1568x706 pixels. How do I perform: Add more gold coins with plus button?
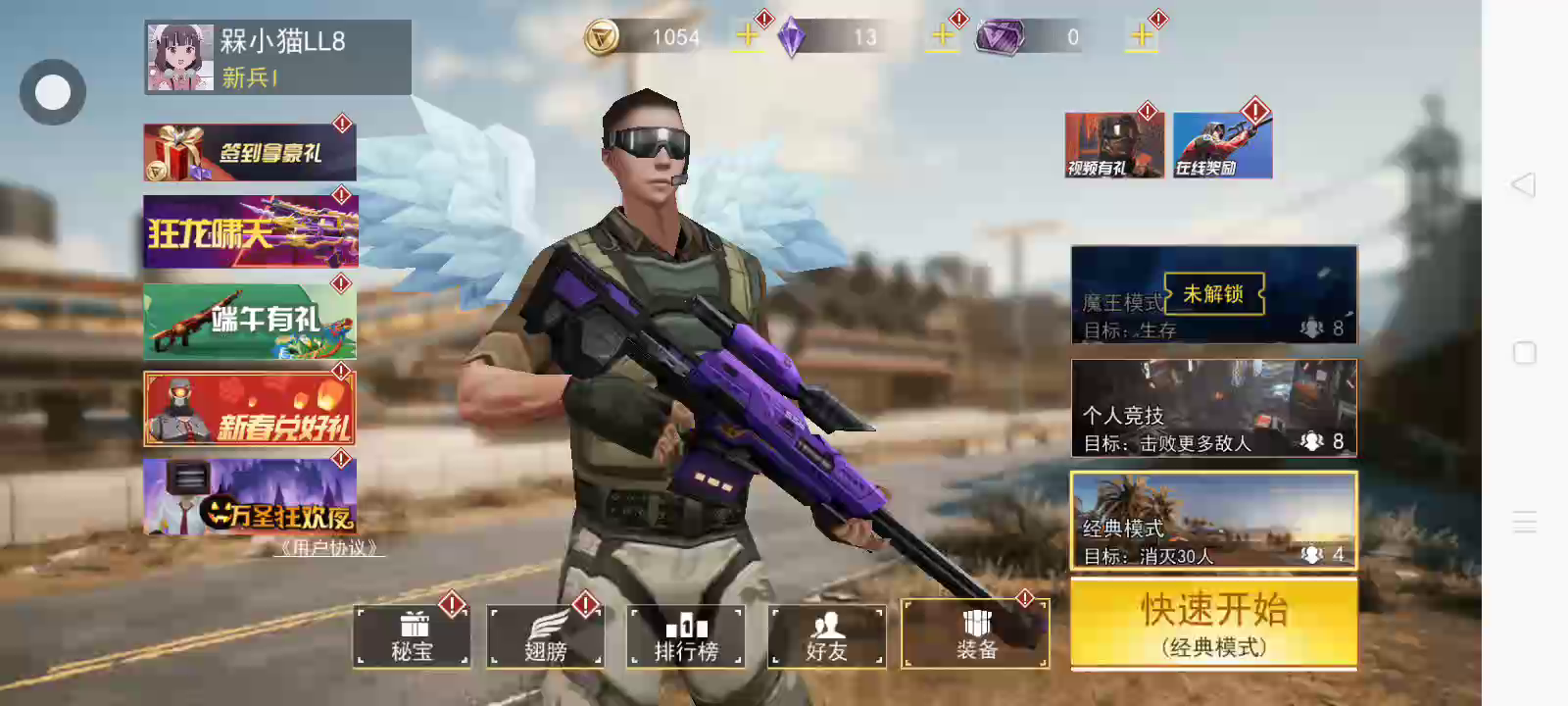pos(747,36)
